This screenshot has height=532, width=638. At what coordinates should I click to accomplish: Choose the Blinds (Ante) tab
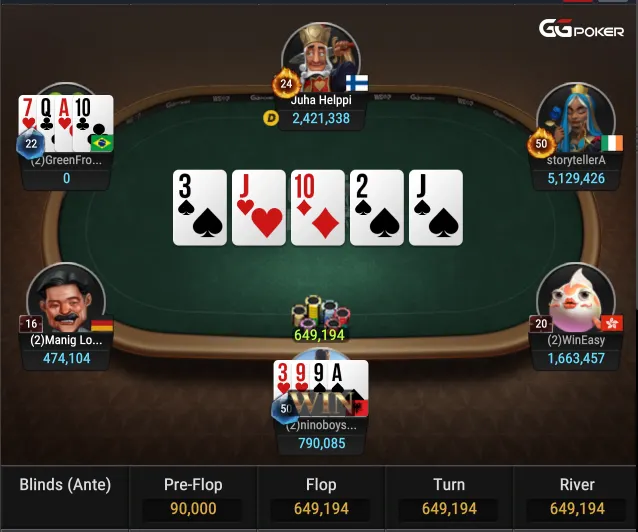pyautogui.click(x=65, y=486)
